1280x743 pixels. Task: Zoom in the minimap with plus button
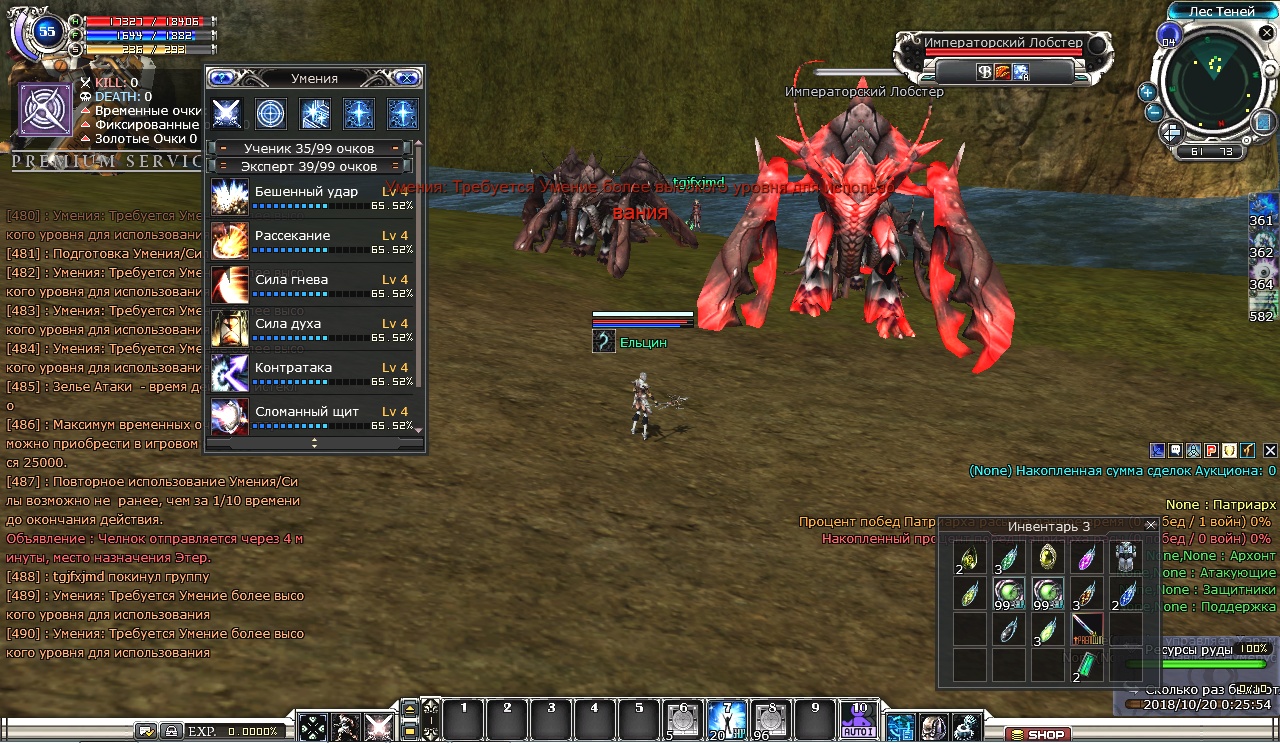coord(1147,92)
